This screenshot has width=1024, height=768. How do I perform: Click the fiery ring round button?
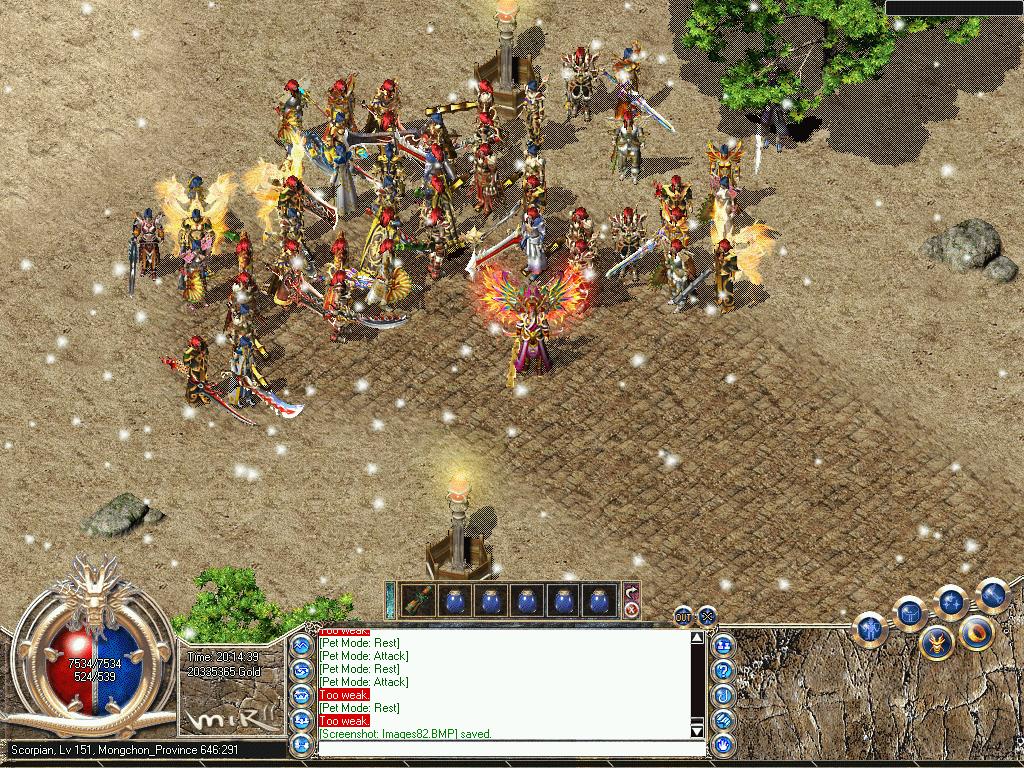tap(976, 632)
